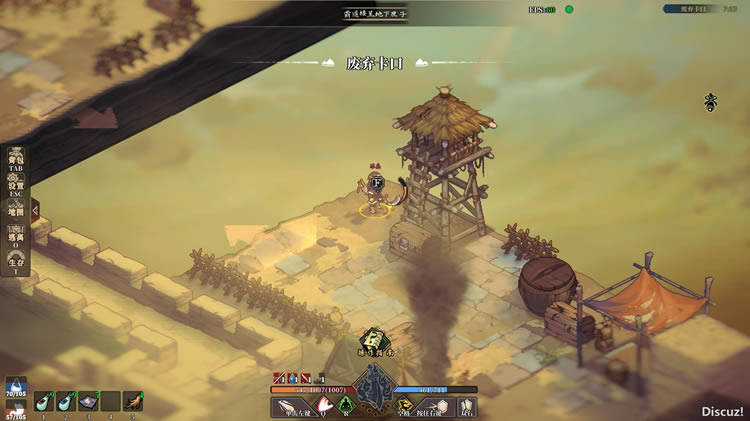Open the settings (设置) menu
The height and width of the screenshot is (421, 750).
pos(16,184)
